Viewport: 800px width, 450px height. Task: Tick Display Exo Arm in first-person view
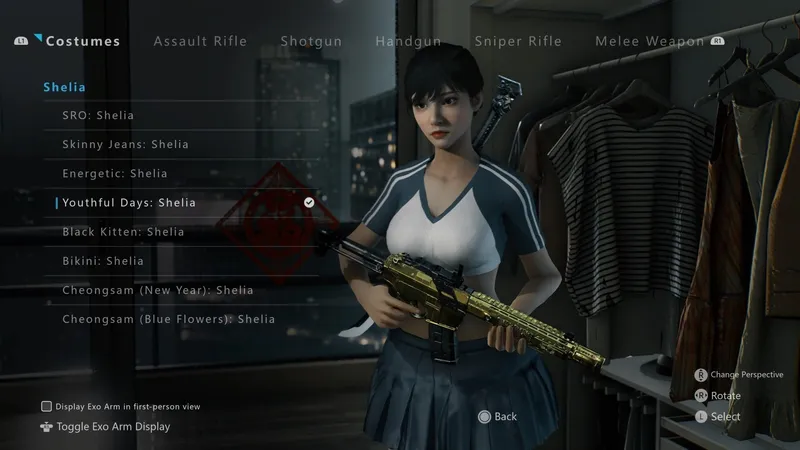tap(46, 406)
